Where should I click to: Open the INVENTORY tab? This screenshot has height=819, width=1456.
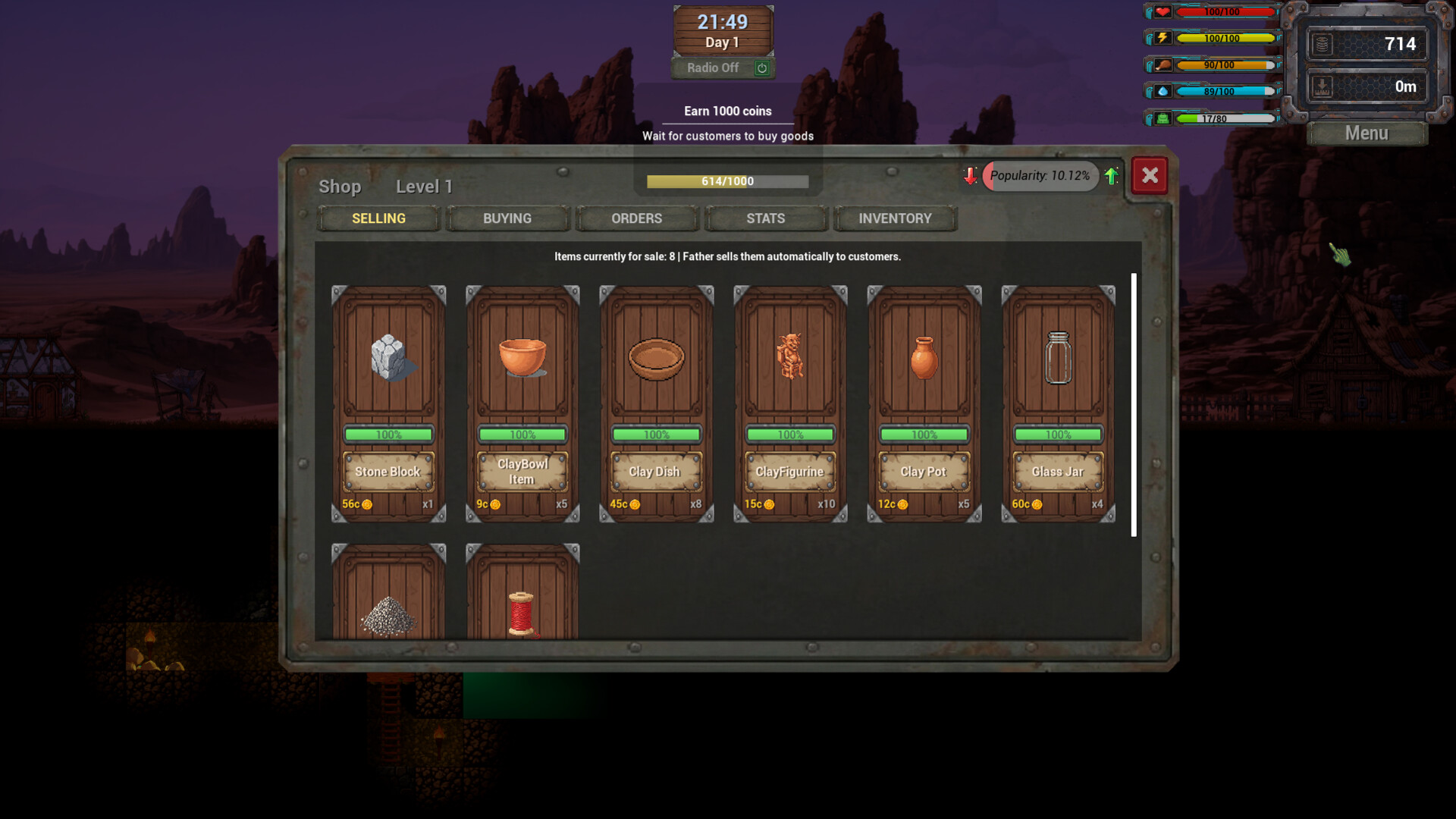895,218
